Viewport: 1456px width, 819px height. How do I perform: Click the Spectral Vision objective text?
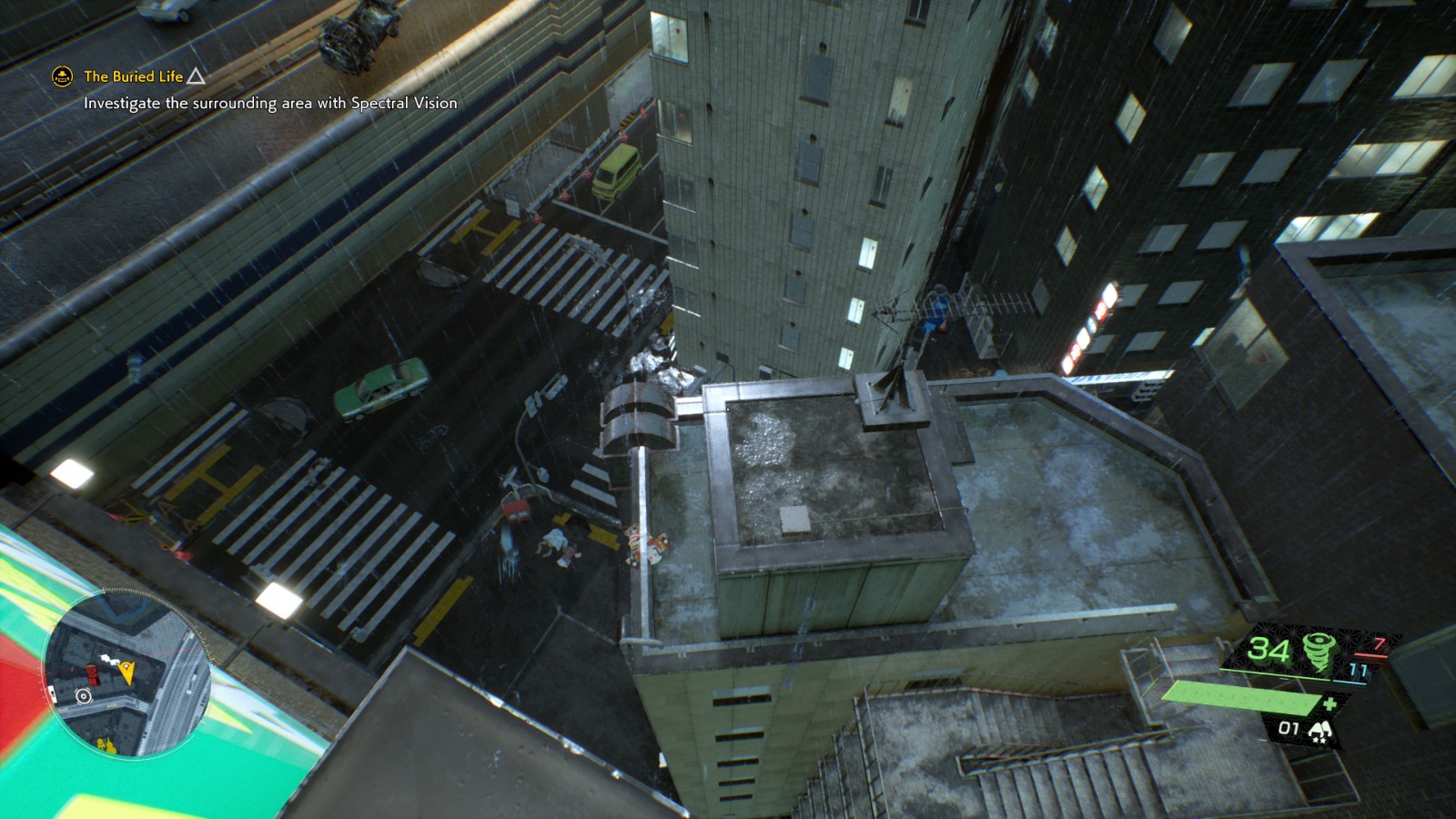tap(268, 105)
